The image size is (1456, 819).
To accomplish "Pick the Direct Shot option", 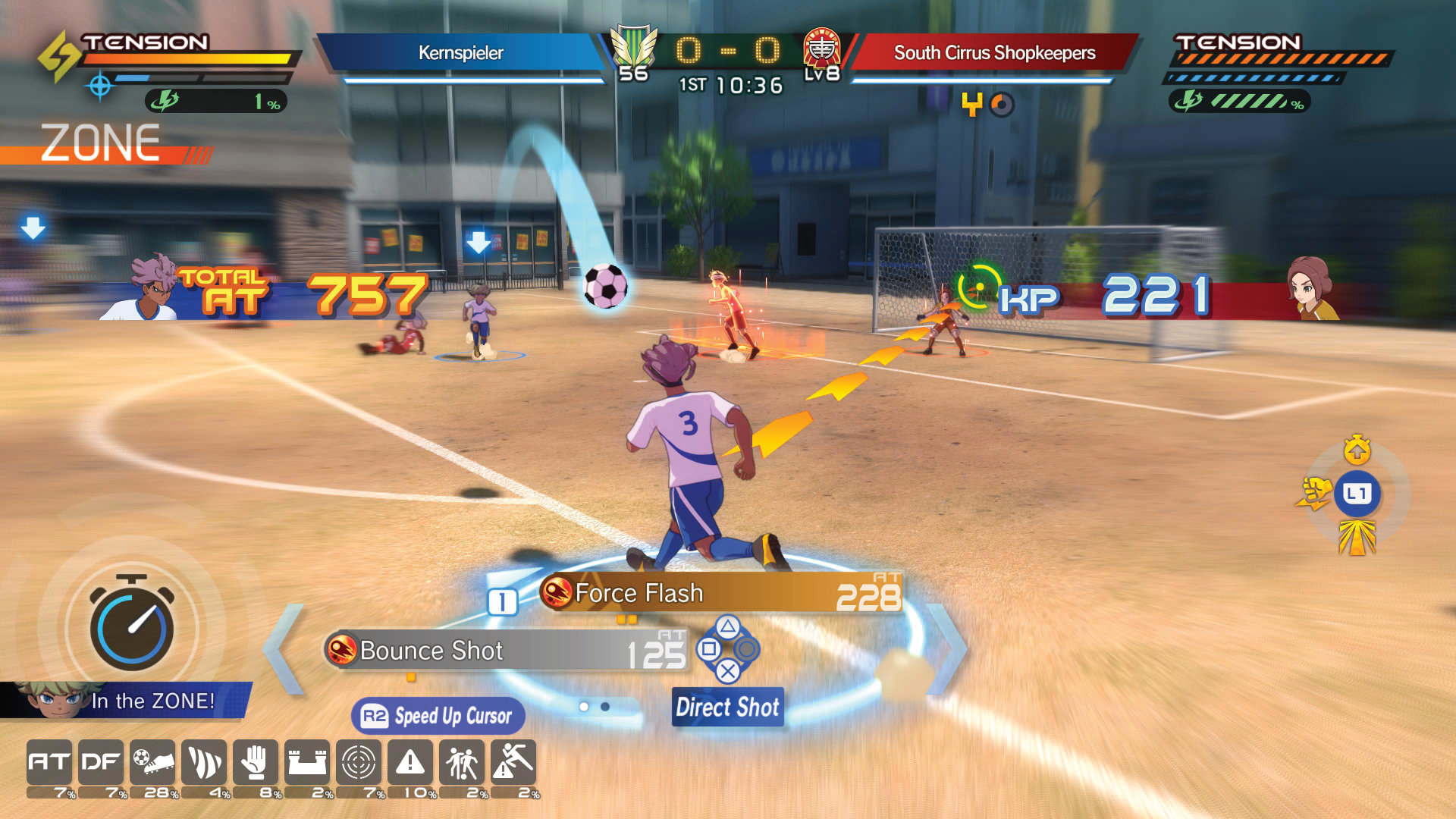I will click(x=727, y=707).
